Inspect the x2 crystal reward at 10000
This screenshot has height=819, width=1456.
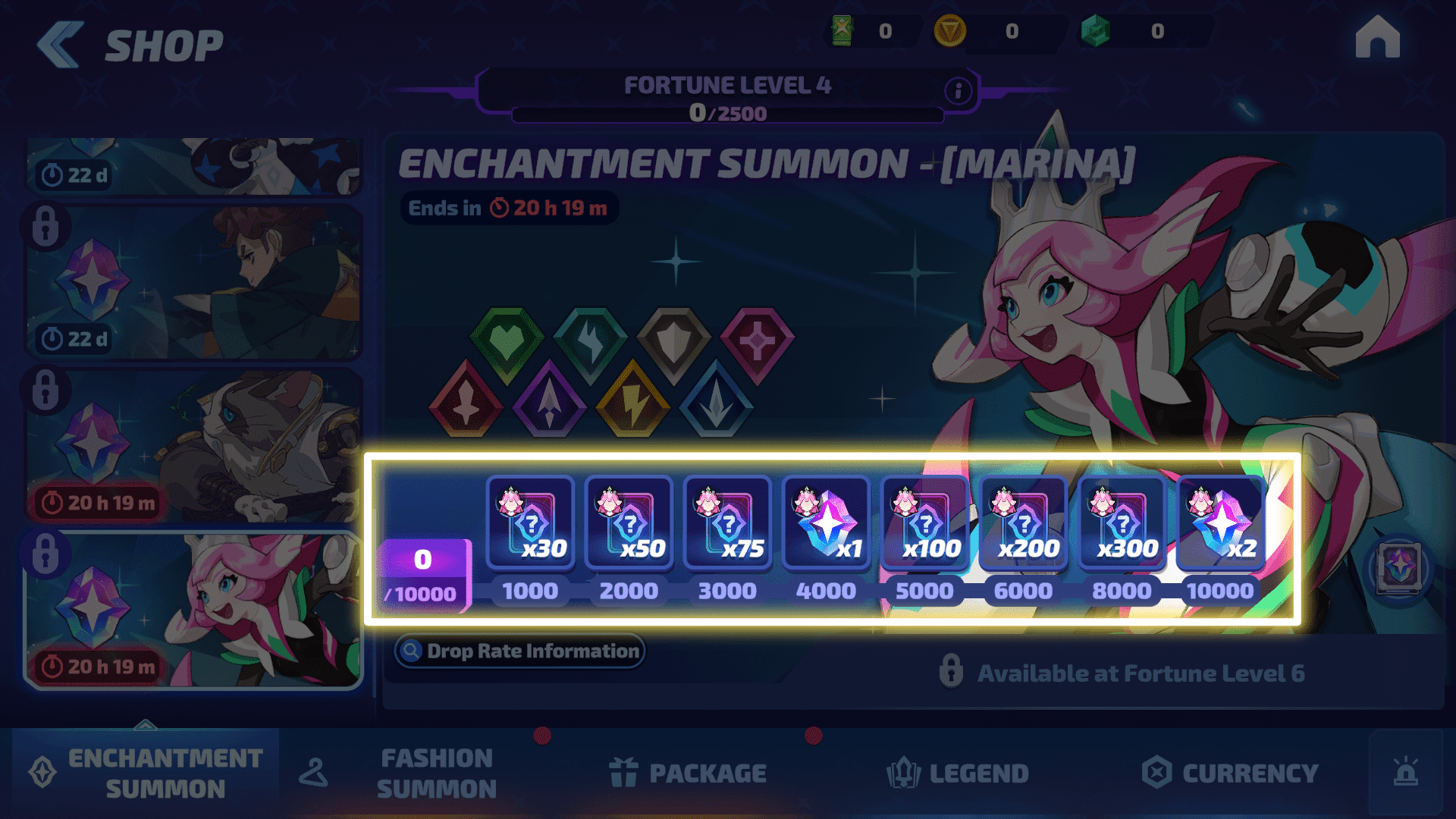point(1220,522)
